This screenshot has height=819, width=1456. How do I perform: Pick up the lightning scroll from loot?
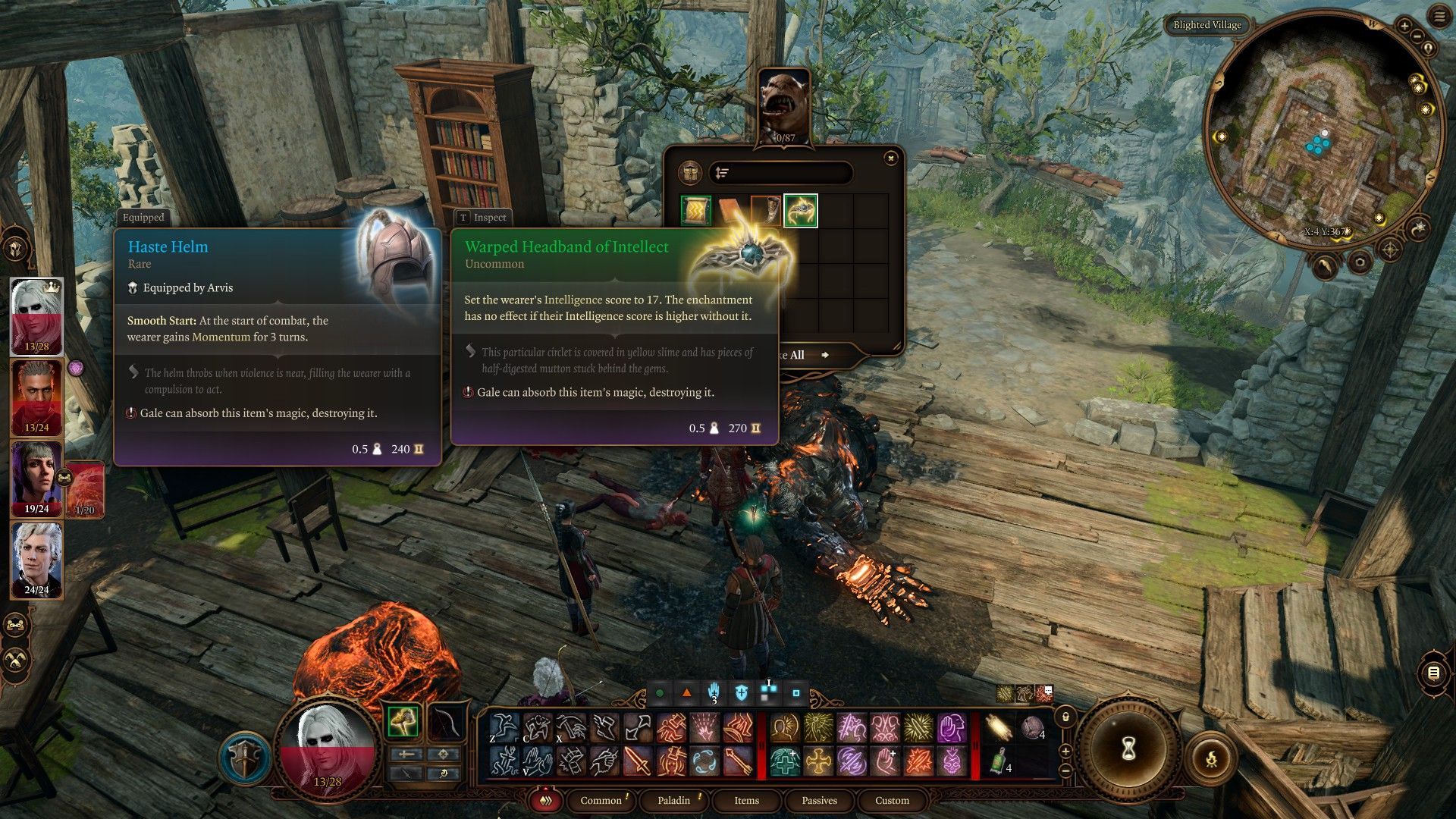[696, 211]
